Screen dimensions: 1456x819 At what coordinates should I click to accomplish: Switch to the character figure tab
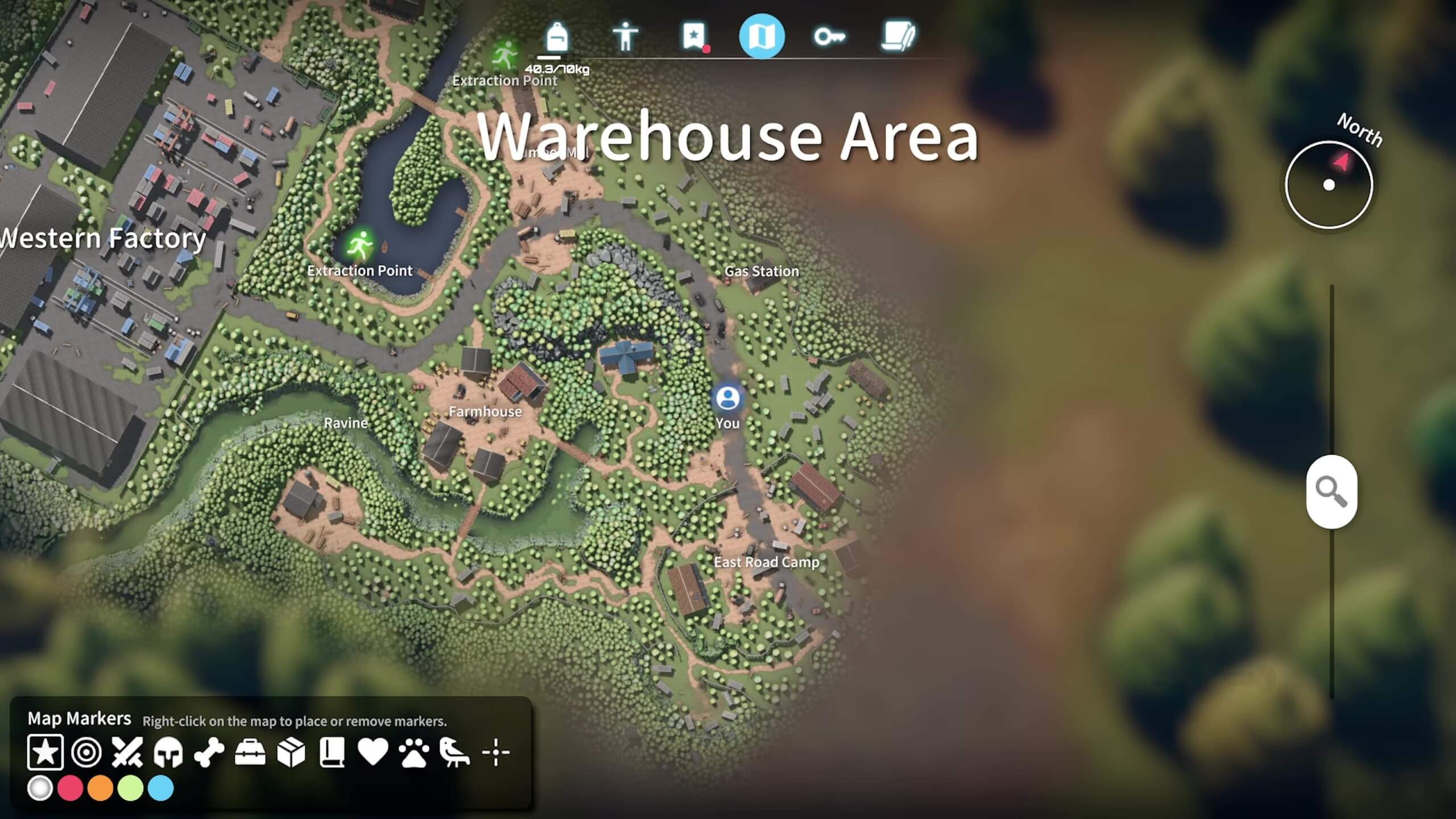(625, 38)
